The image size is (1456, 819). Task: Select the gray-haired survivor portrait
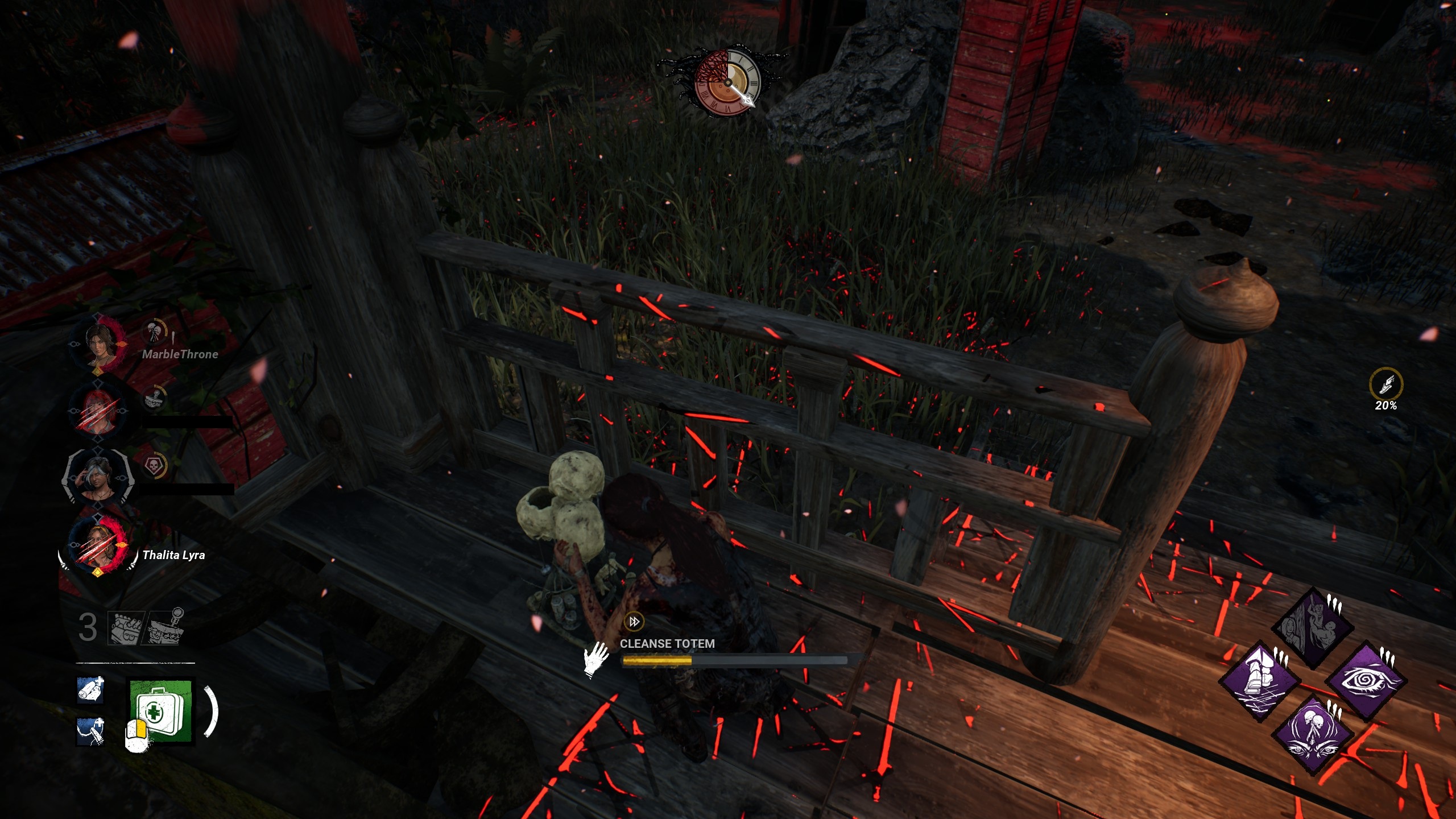[98, 477]
